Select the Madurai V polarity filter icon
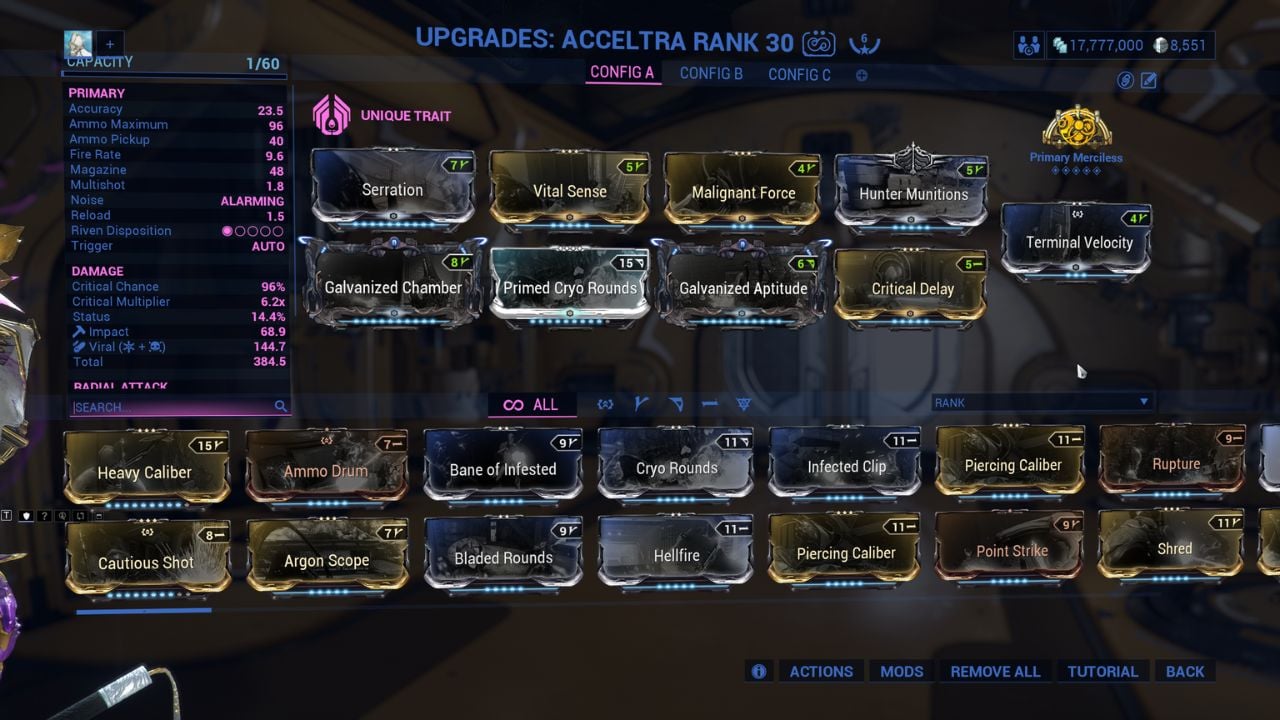The height and width of the screenshot is (720, 1280). pyautogui.click(x=640, y=403)
